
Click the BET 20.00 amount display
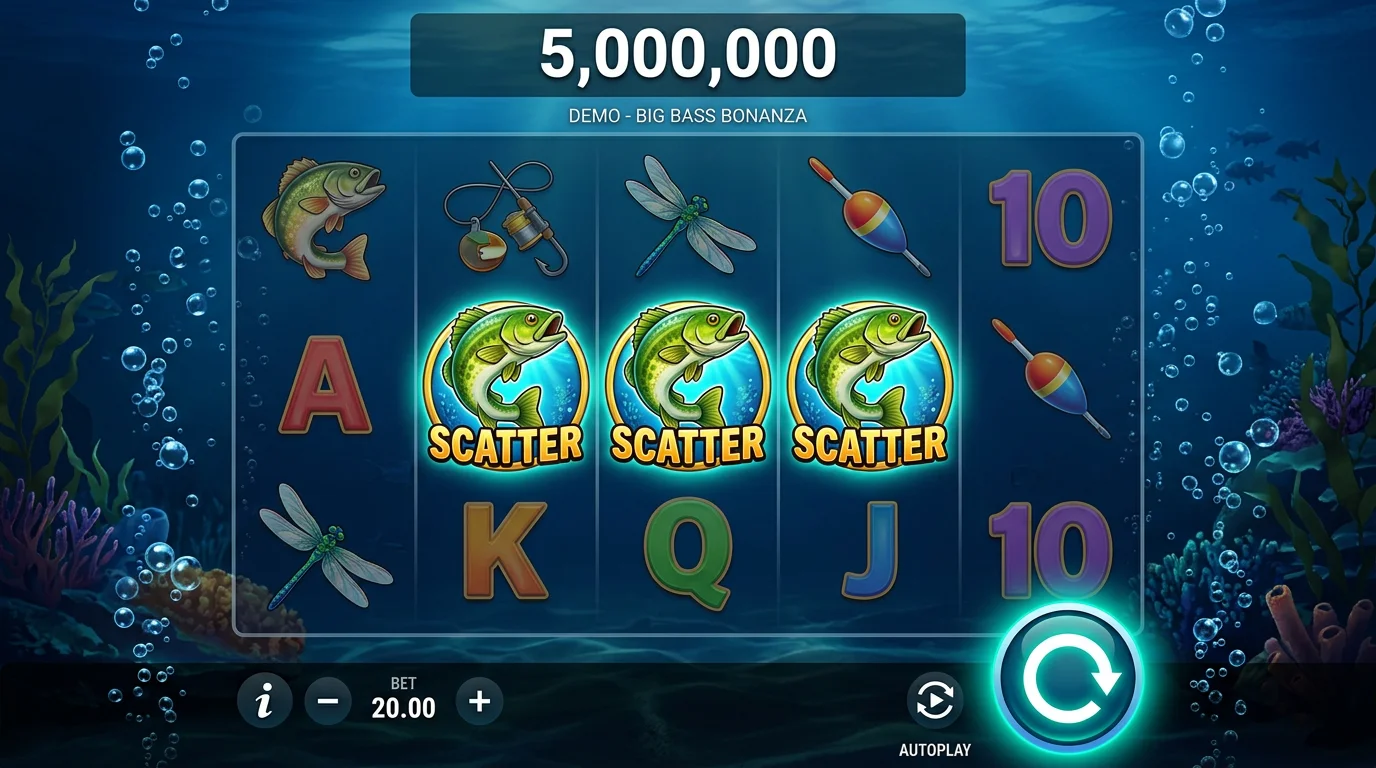point(403,700)
